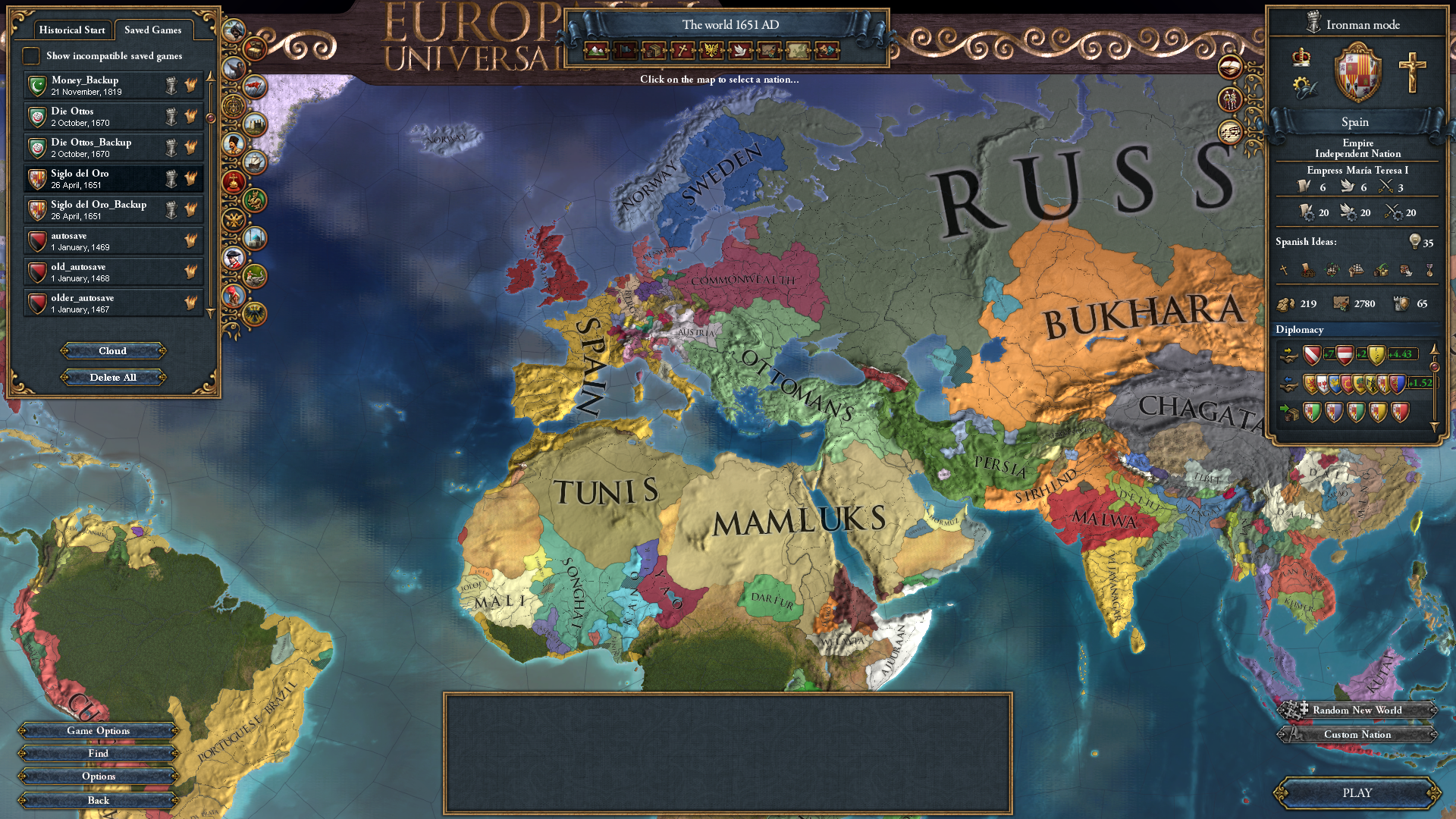Click the imperial eagle map mode icon

(x=711, y=52)
